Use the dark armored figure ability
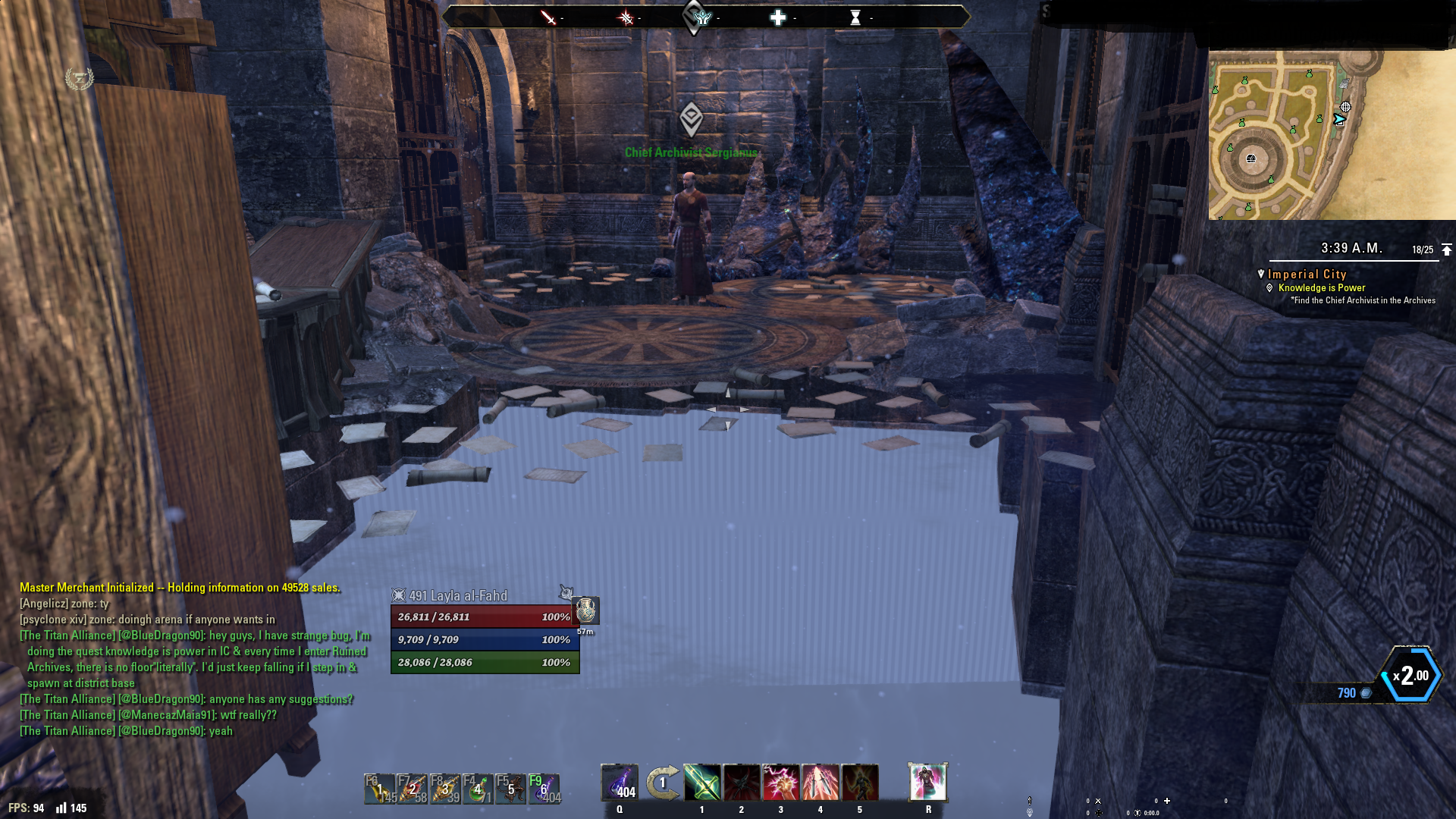Screen dimensions: 1456x819 pos(860,783)
